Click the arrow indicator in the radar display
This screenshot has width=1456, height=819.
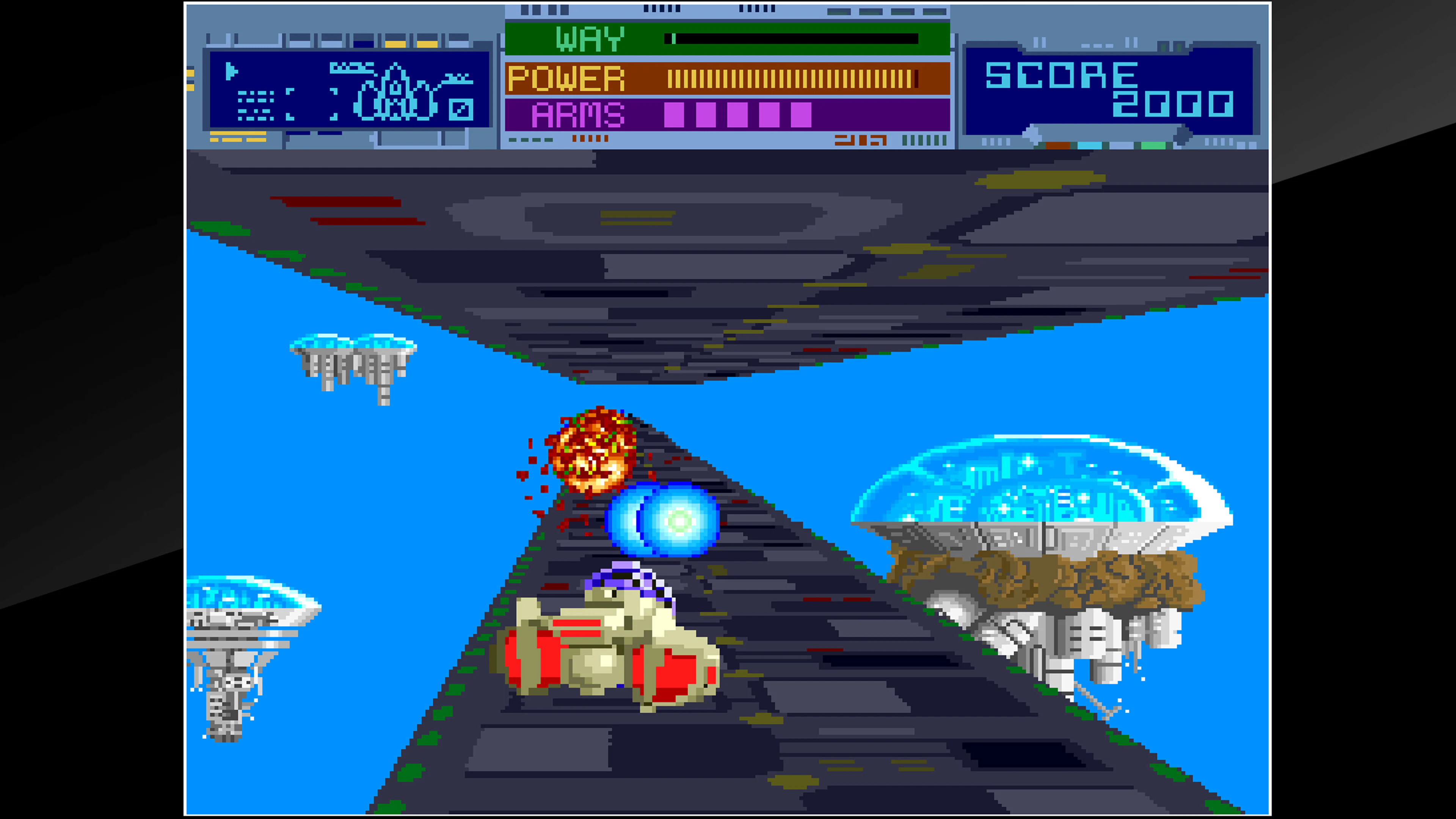[232, 72]
